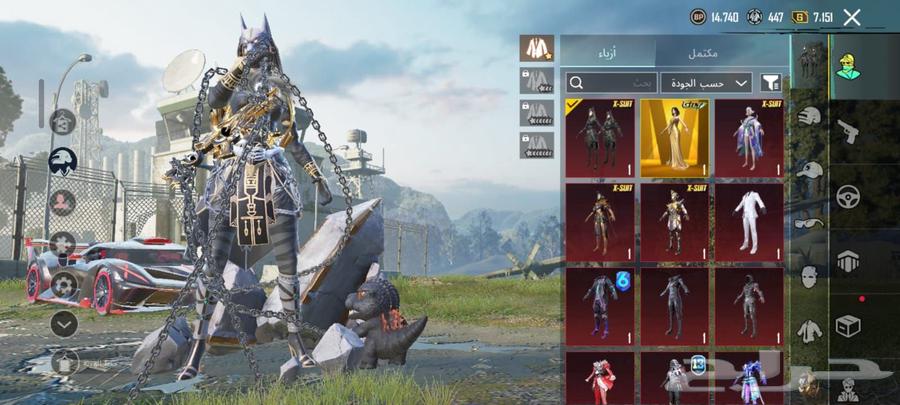Select the purple robed X-Suit outfit

pyautogui.click(x=749, y=138)
